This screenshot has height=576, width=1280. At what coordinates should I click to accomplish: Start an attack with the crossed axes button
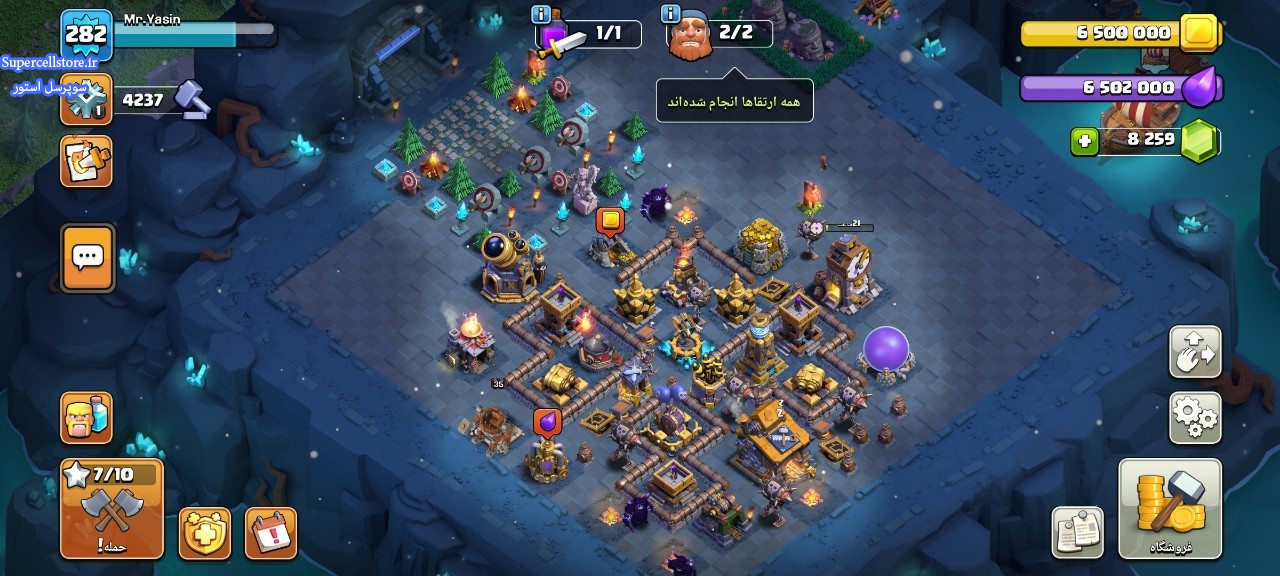pos(111,508)
